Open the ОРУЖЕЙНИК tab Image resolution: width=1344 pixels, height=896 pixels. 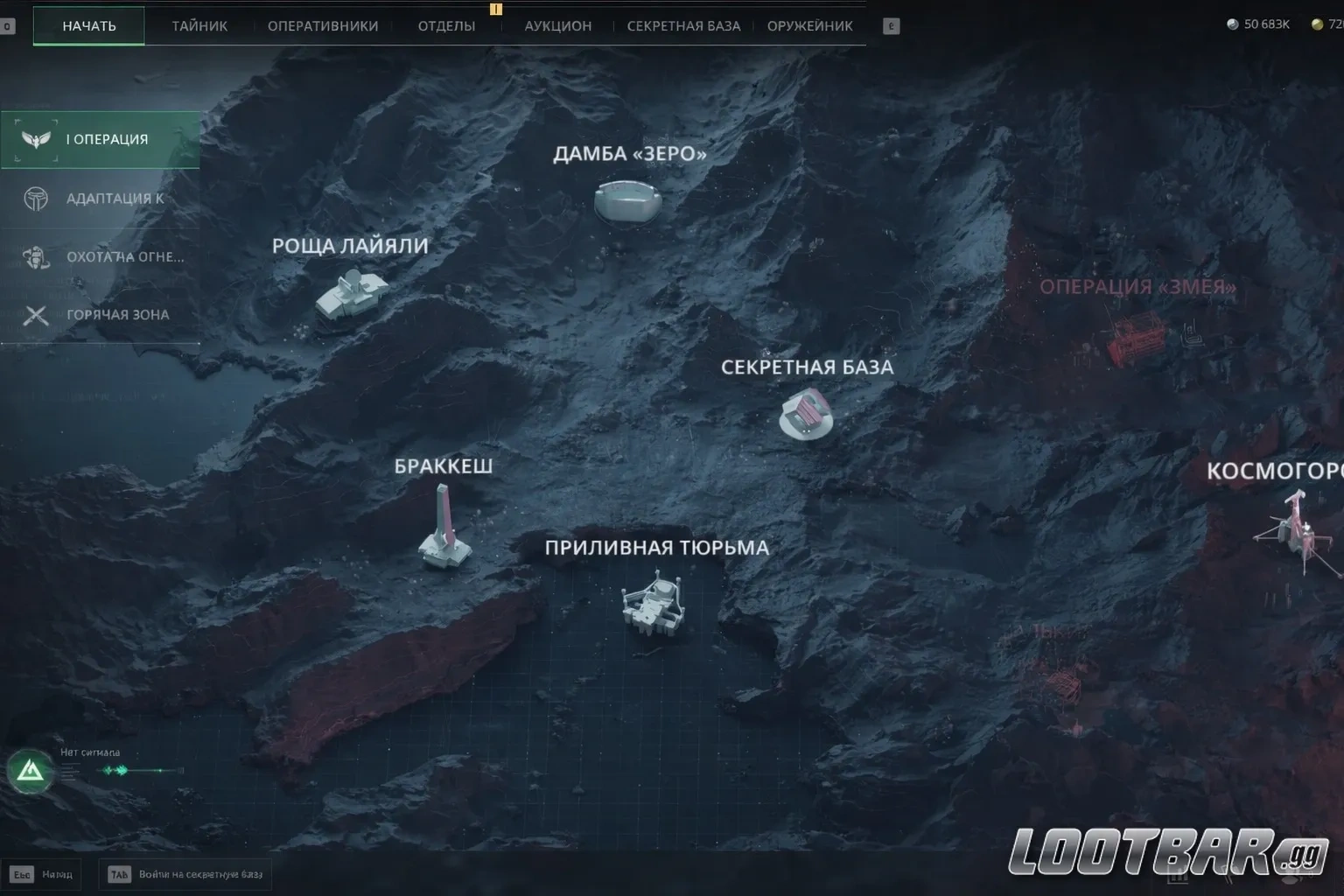coord(809,25)
